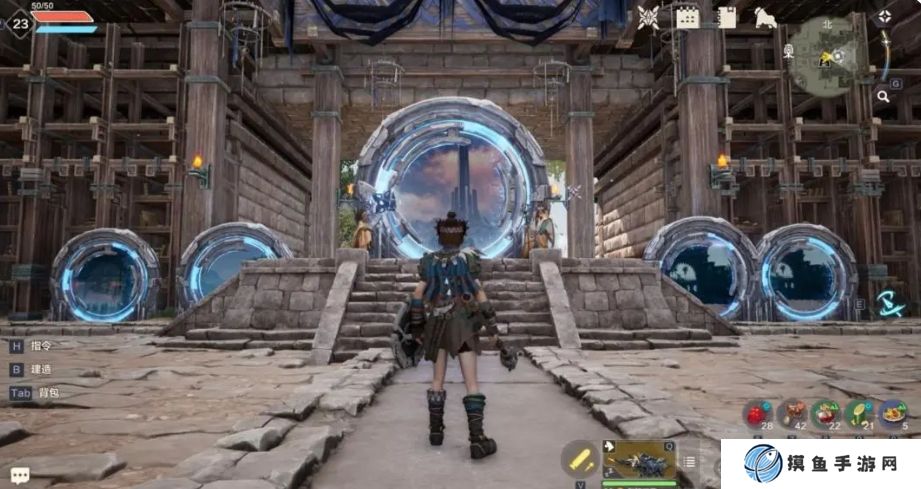Click the magnifier icon beside the minimap
This screenshot has height=489, width=921.
coord(883,96)
